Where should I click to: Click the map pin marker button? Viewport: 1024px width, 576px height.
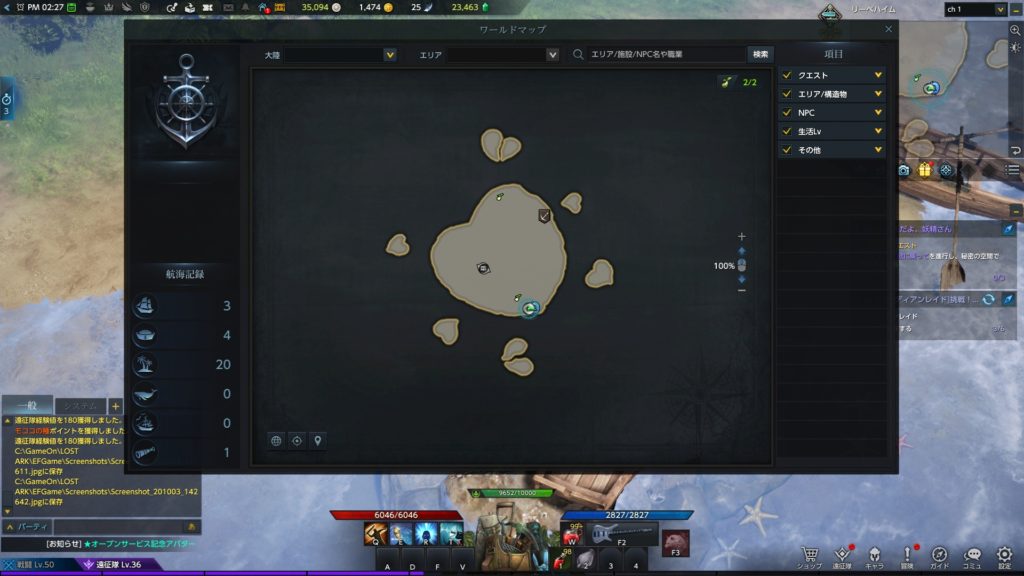coord(317,440)
